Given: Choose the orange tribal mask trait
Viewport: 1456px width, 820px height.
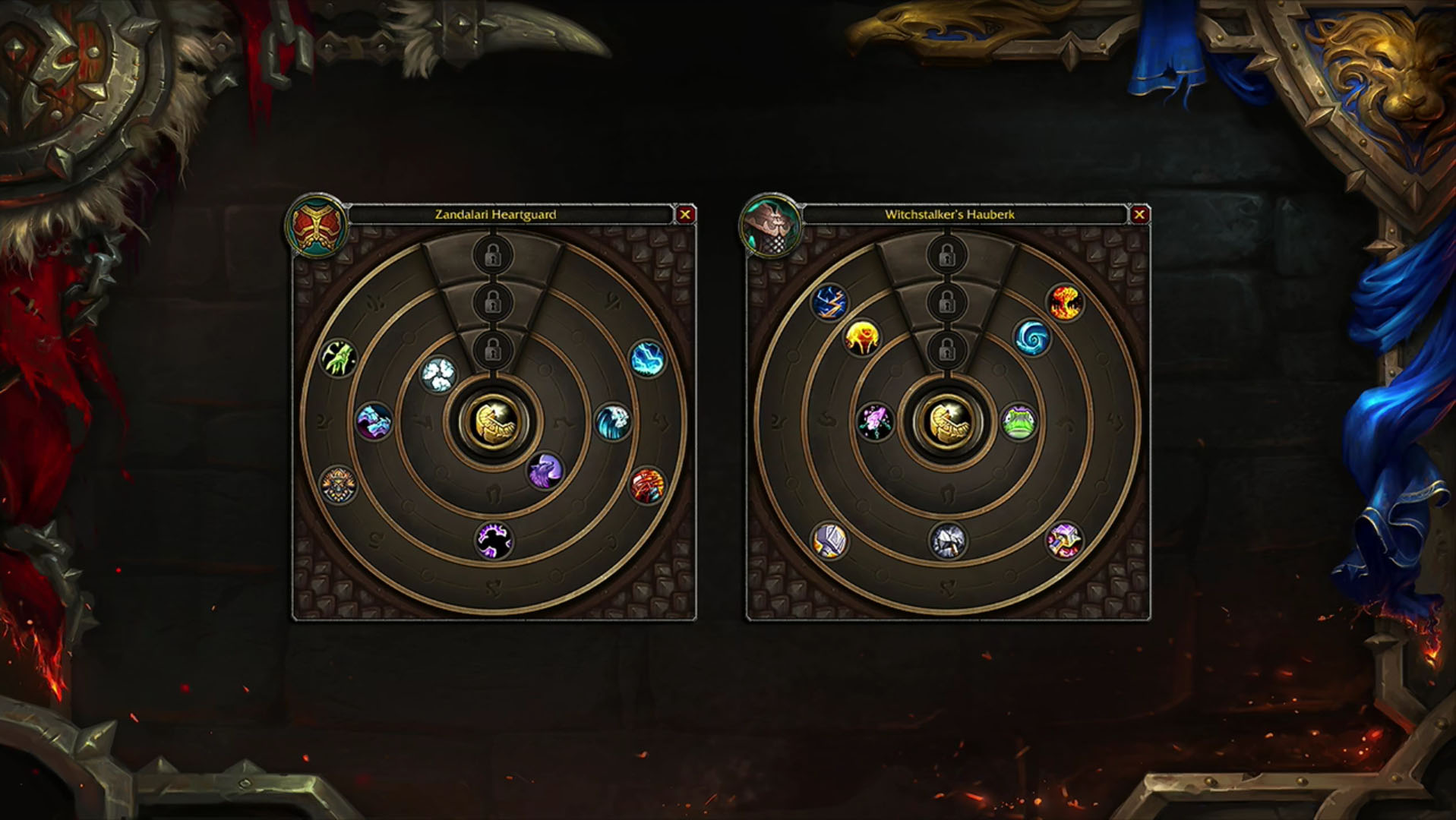Looking at the screenshot, I should 338,486.
